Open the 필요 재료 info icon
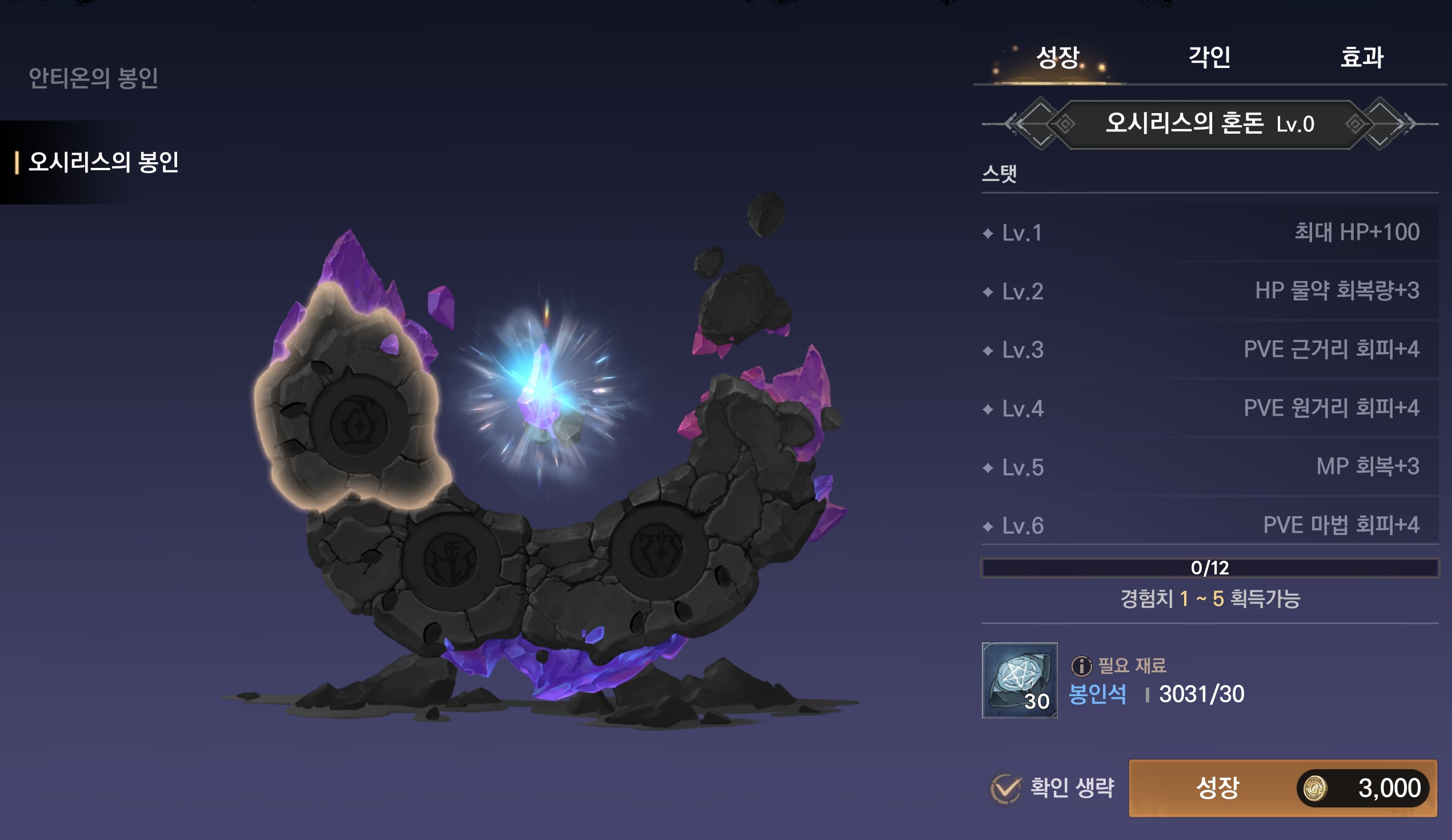This screenshot has width=1452, height=840. point(1081,666)
